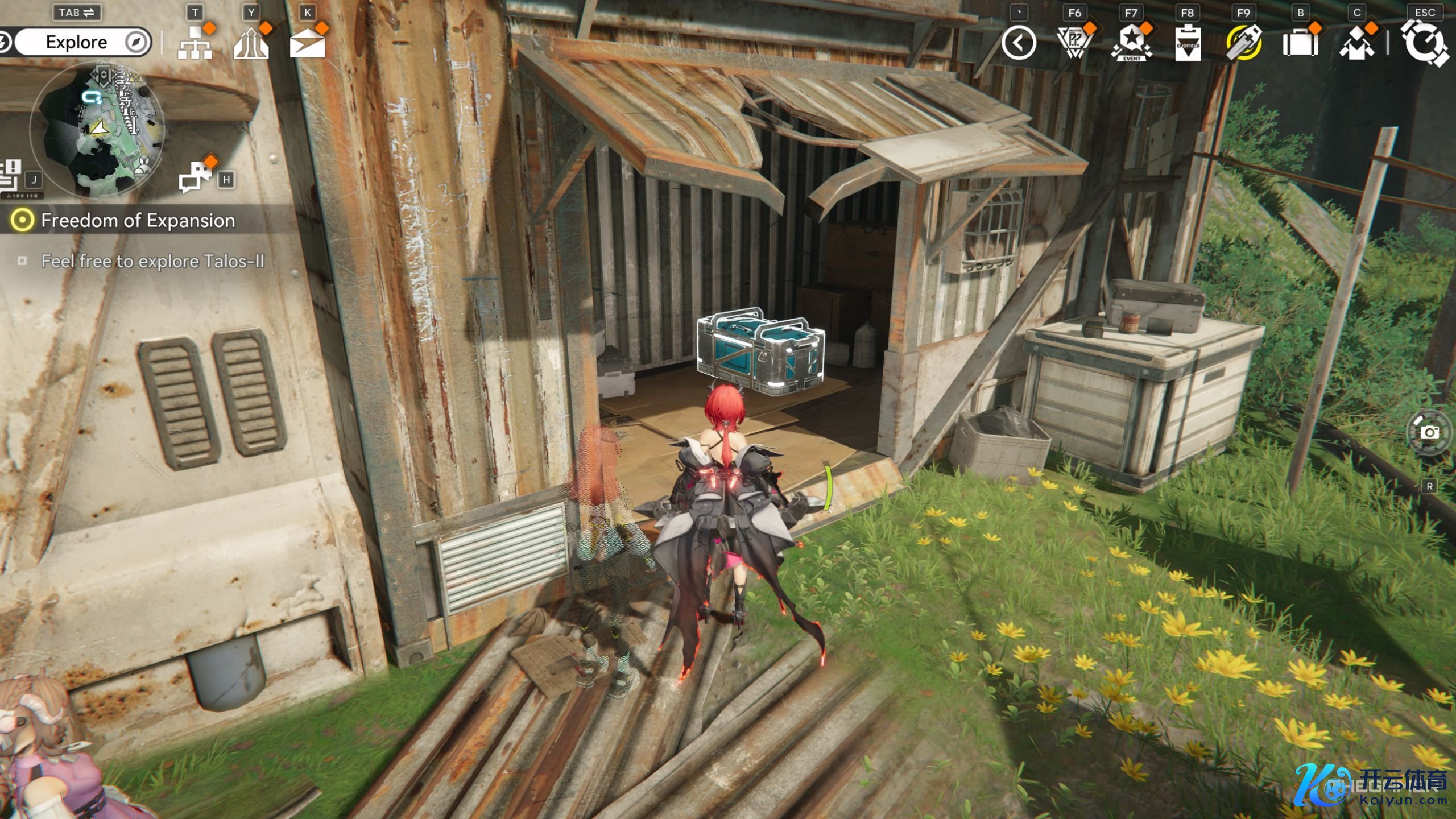Open the mission log icon with exclamation mark
1456x819 pixels.
coord(11,174)
